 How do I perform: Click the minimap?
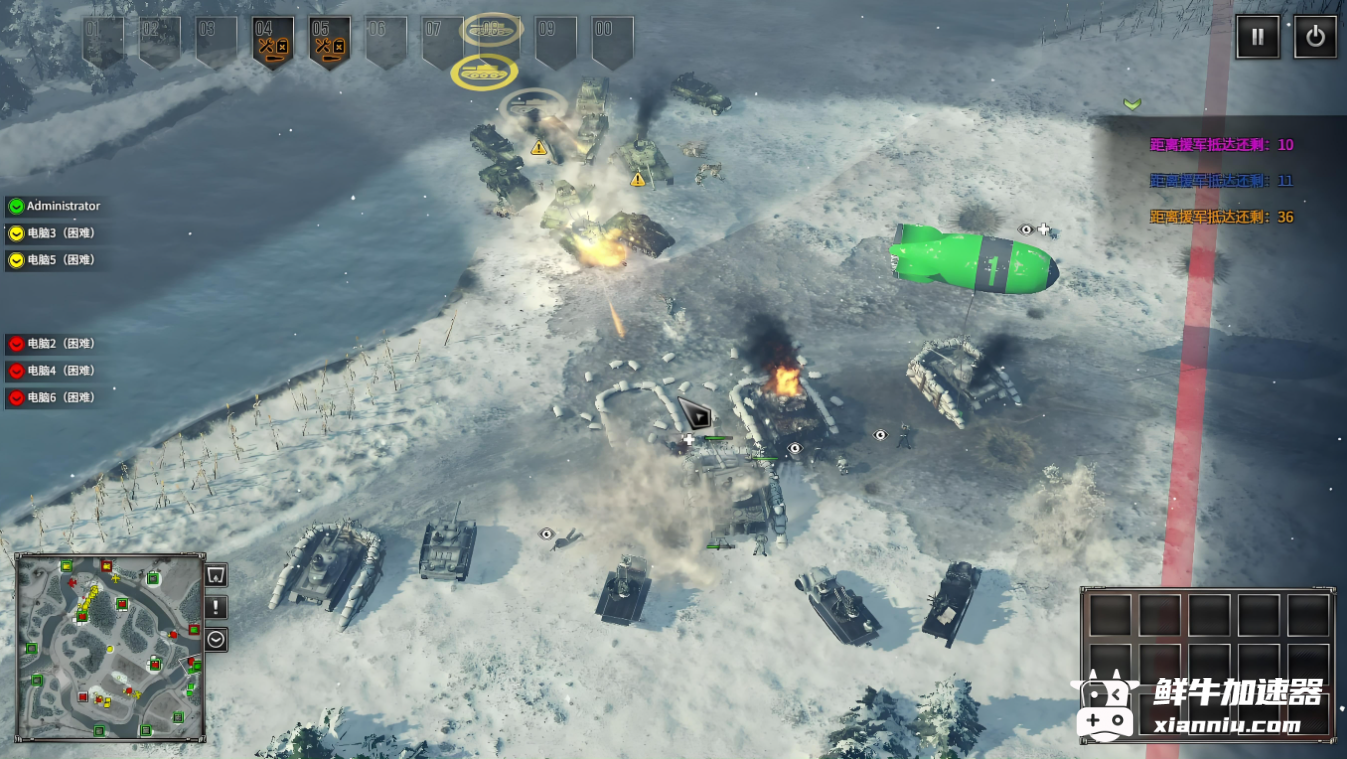click(110, 647)
